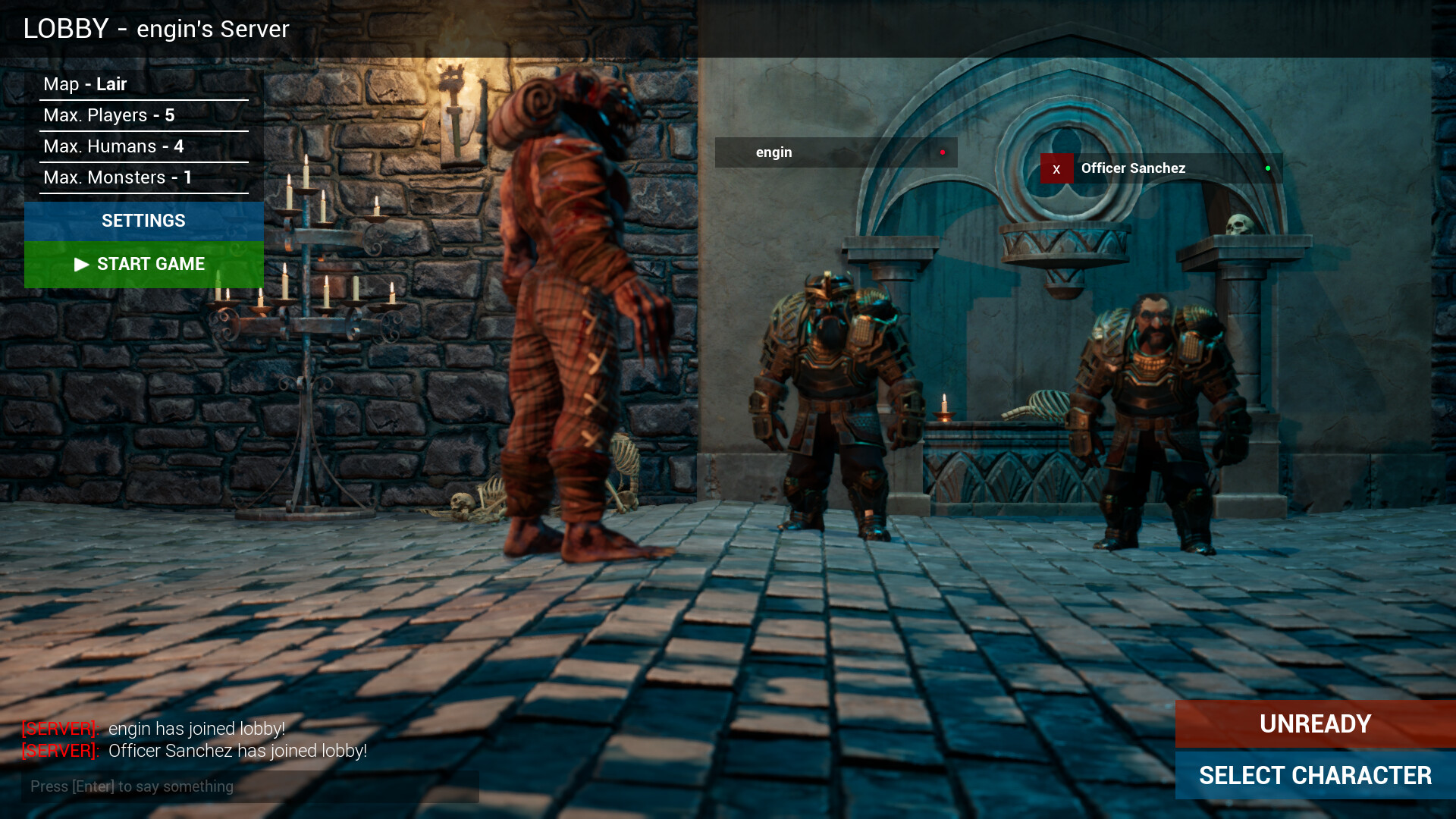This screenshot has width=1456, height=819.
Task: Click the play arrow icon on START GAME
Action: pyautogui.click(x=81, y=265)
